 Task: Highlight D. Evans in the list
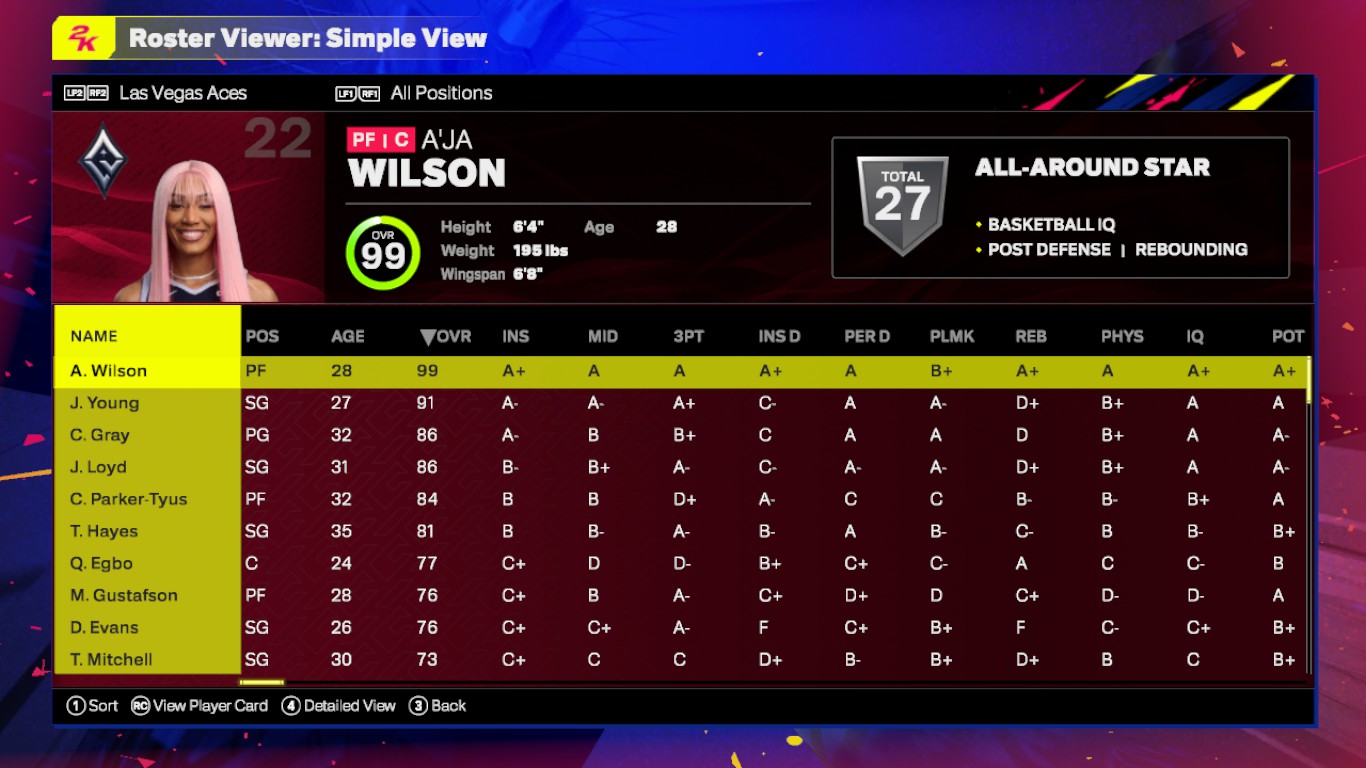[x=105, y=627]
